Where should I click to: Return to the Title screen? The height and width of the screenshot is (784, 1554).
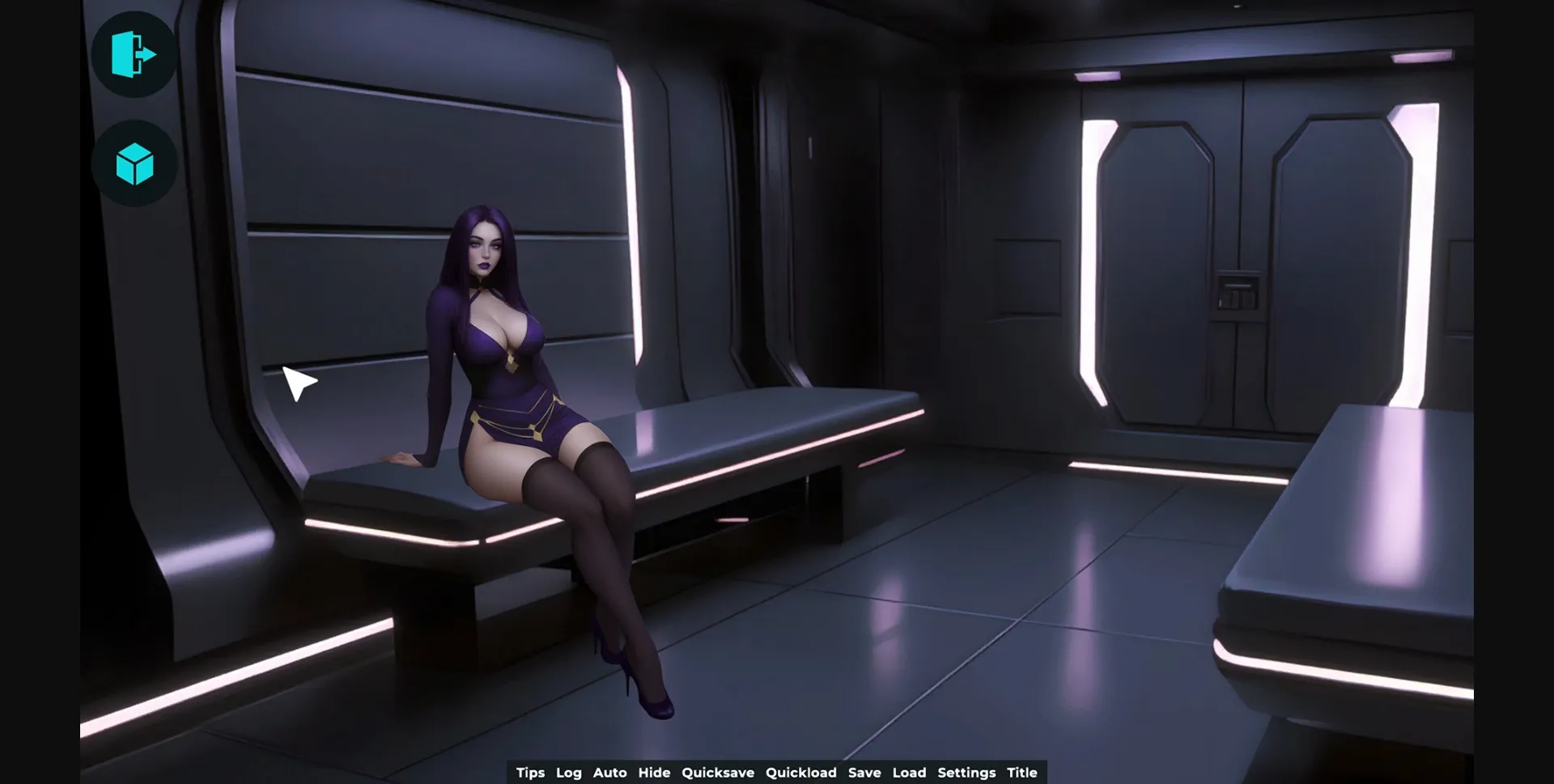[x=1022, y=773]
